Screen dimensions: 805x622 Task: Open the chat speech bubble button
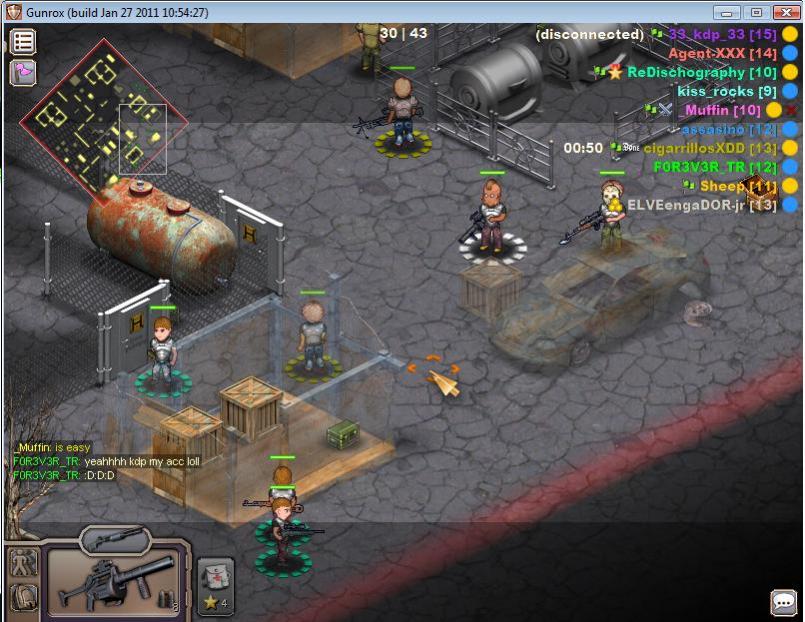(784, 602)
